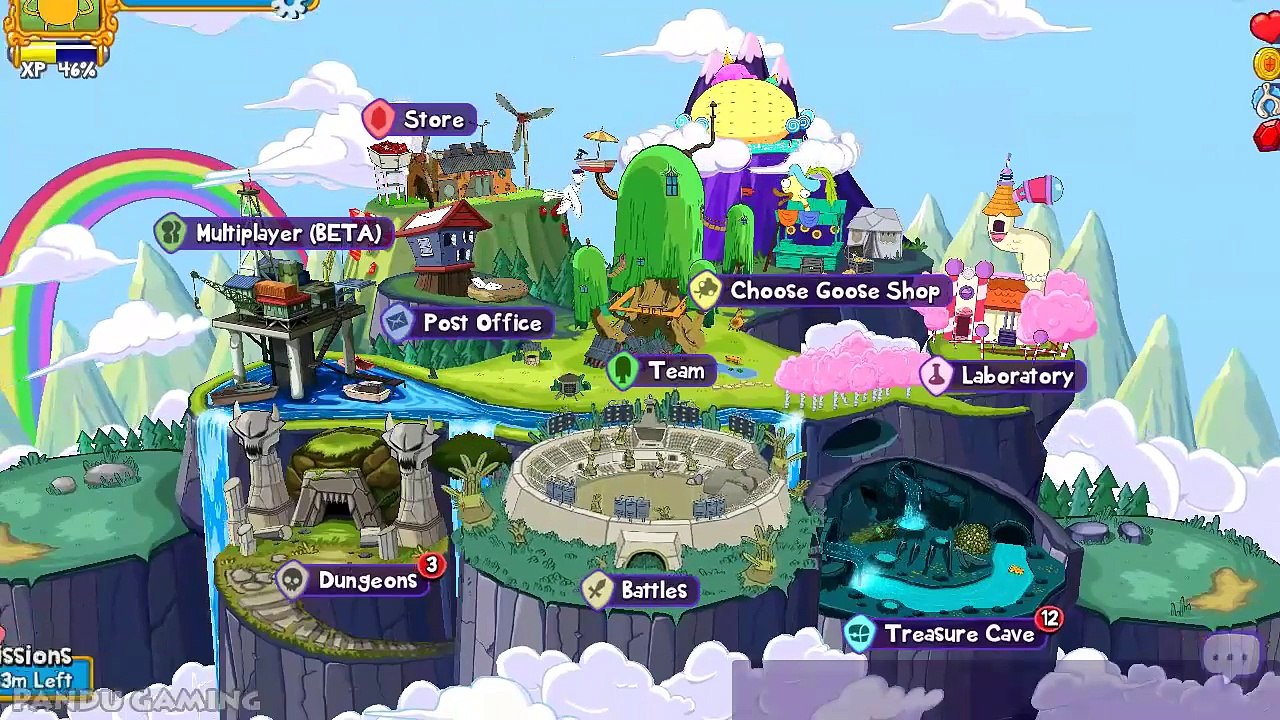Visit the Post Office

click(466, 323)
